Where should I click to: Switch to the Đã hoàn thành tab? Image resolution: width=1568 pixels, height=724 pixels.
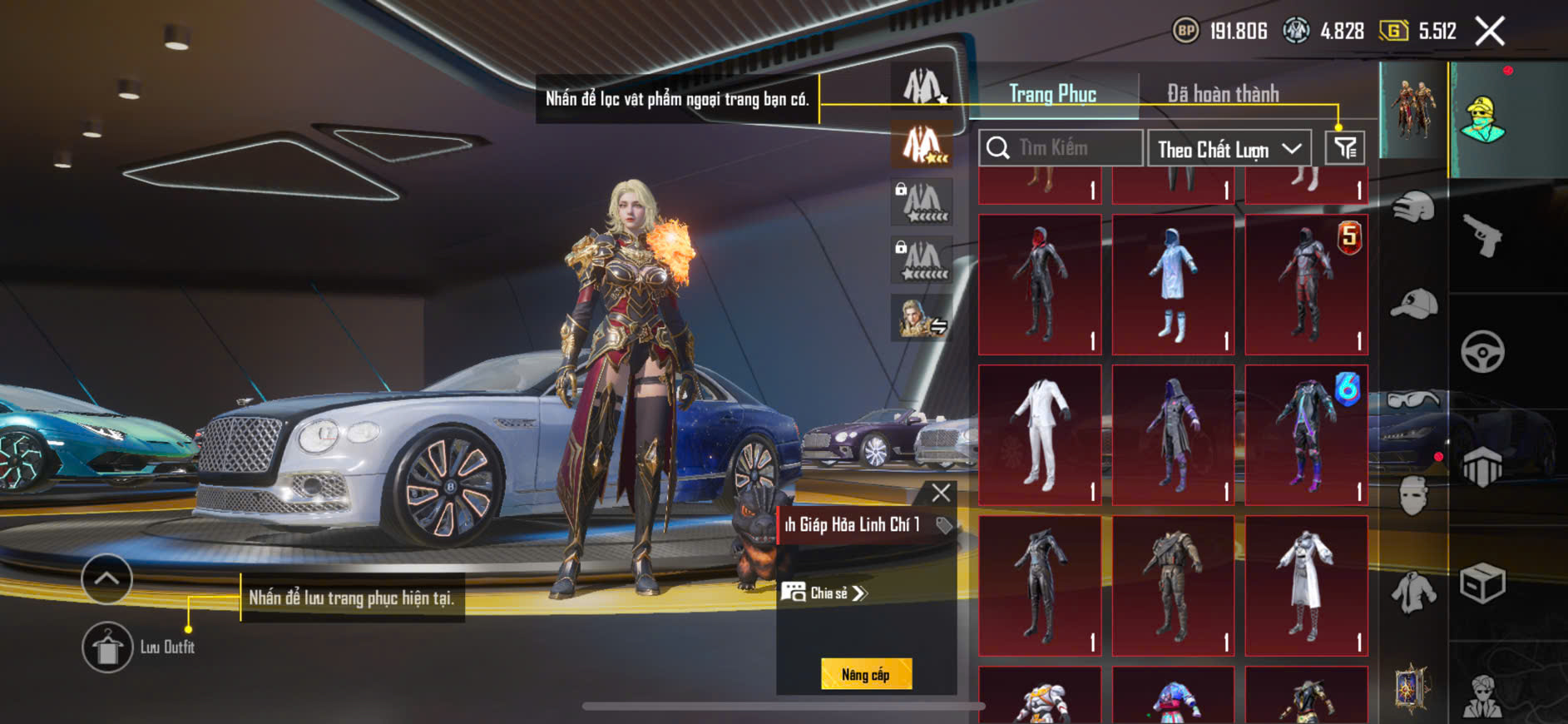1223,94
